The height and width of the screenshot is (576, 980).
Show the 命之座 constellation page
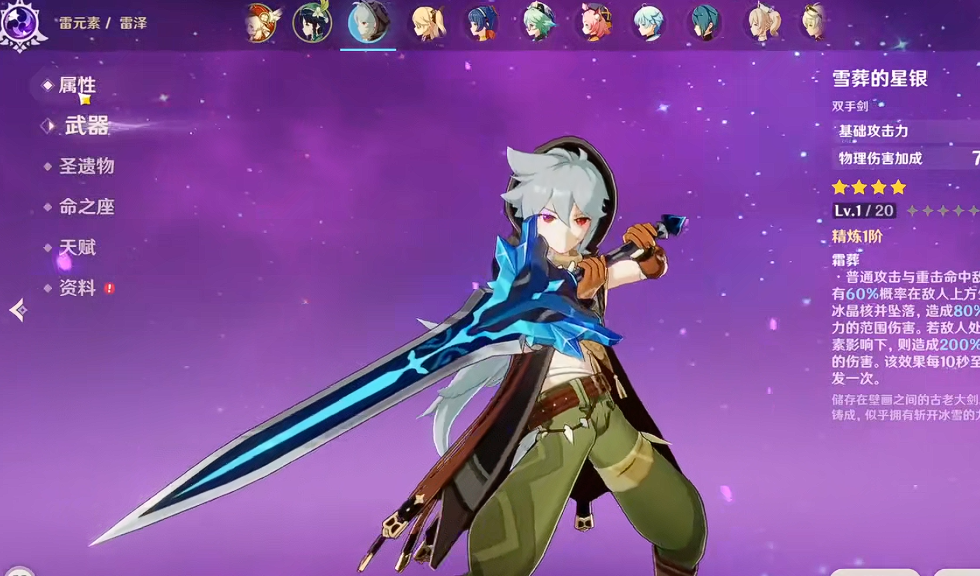[86, 207]
